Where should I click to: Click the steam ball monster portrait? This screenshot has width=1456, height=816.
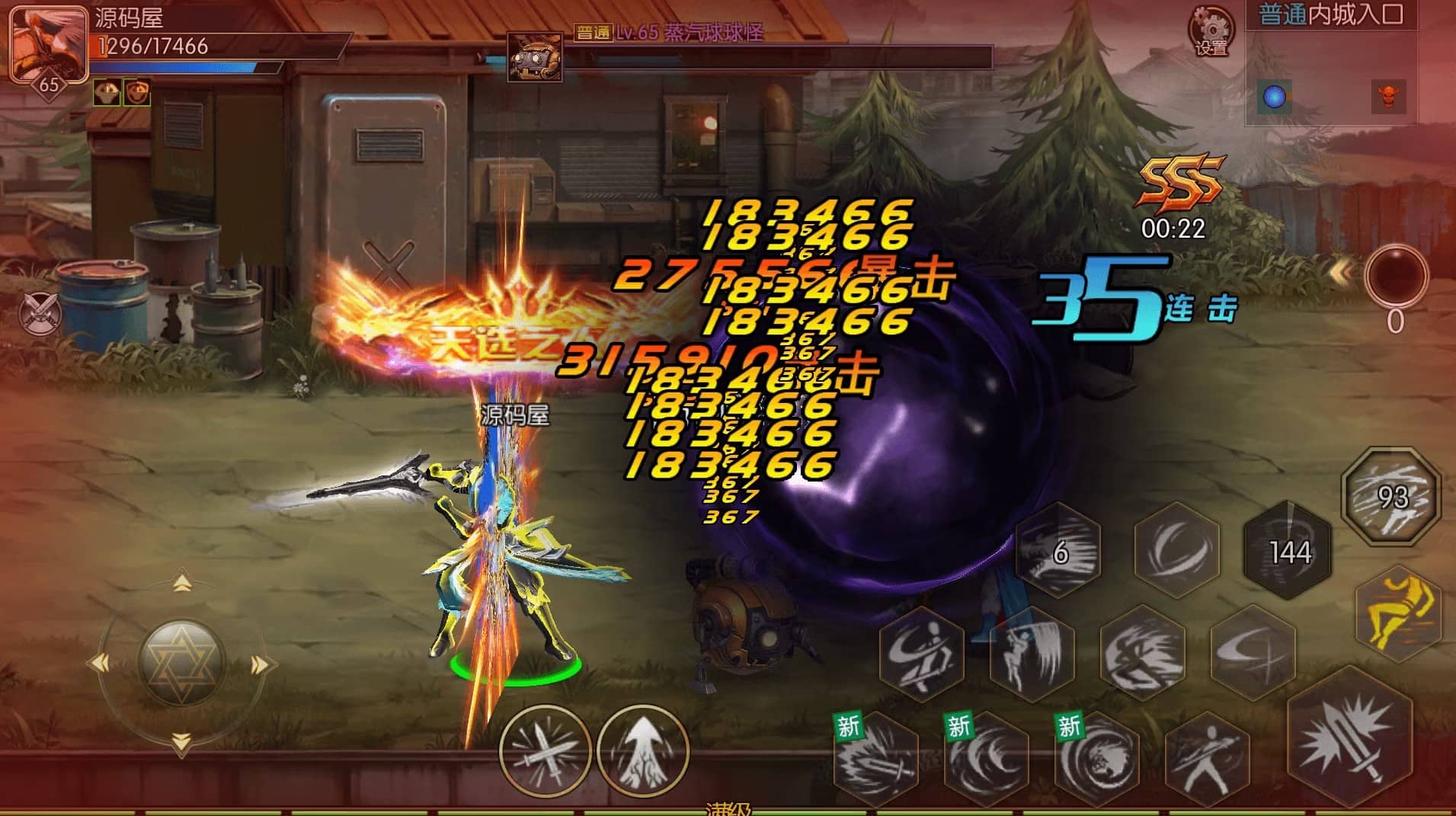coord(535,56)
